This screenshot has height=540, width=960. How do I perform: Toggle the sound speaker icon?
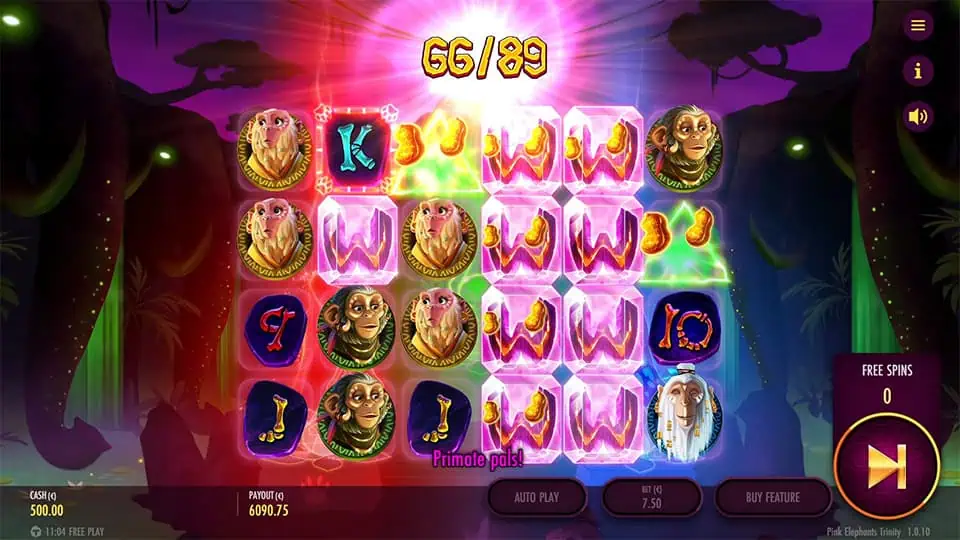(x=917, y=116)
